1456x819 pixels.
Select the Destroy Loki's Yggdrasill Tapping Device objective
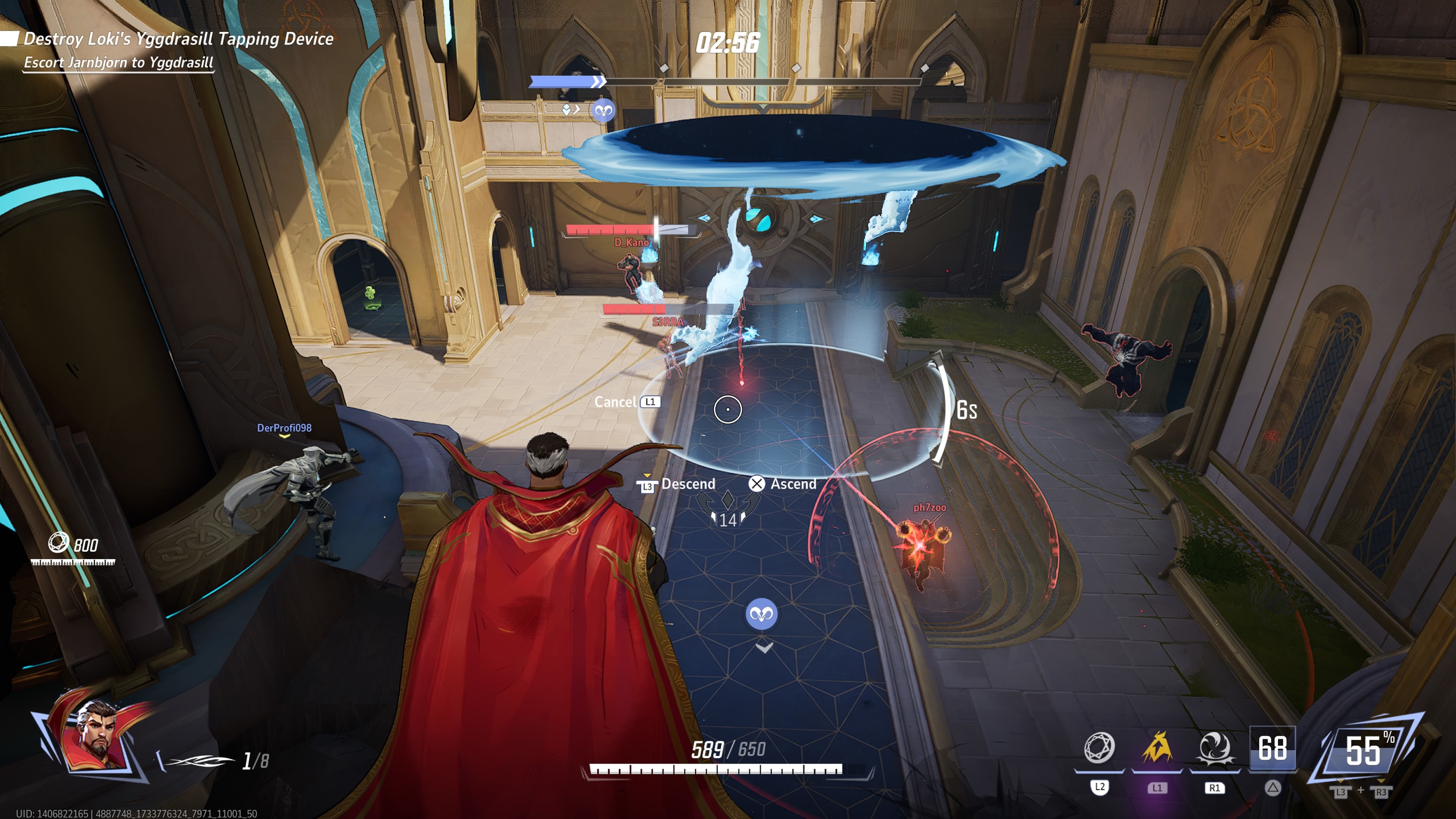[x=178, y=39]
